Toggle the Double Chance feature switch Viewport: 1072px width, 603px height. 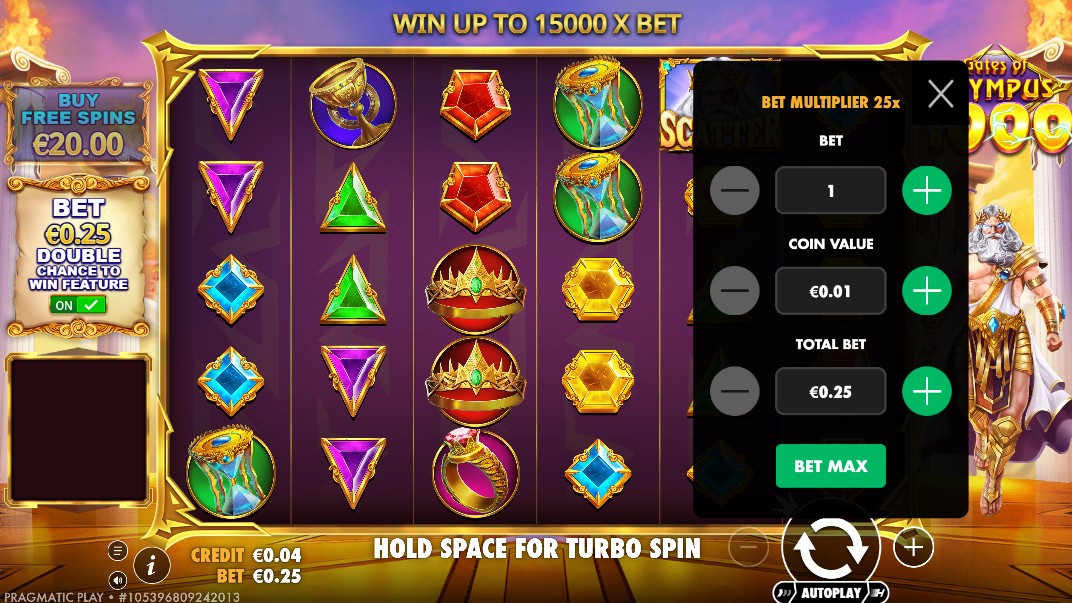(x=79, y=304)
